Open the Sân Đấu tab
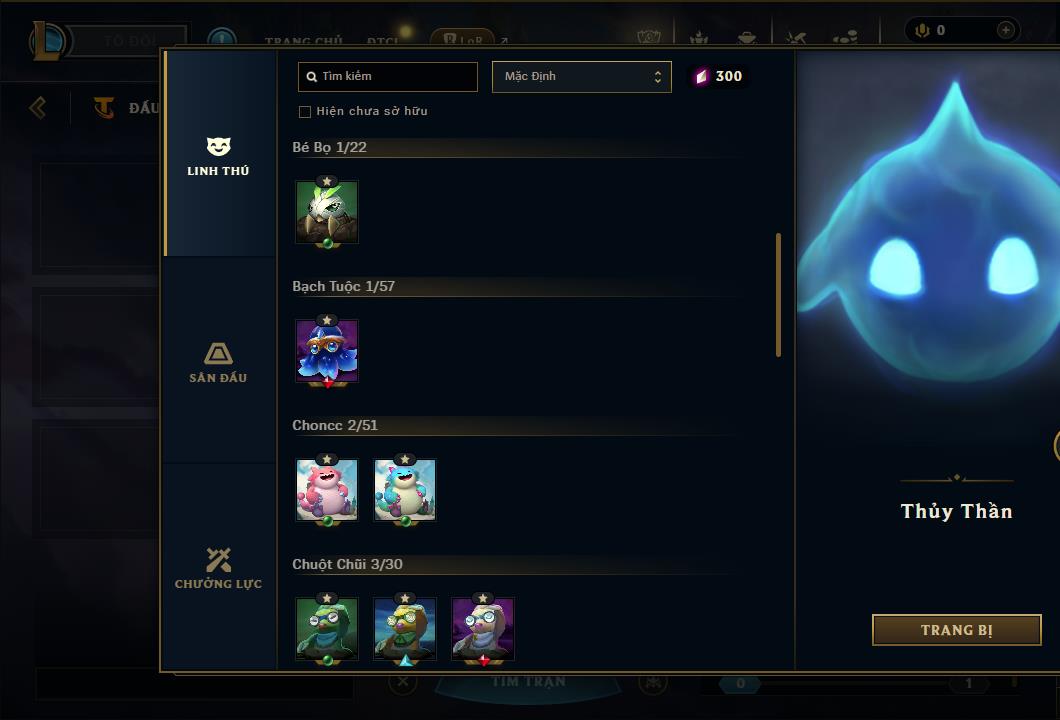This screenshot has height=720, width=1060. pyautogui.click(x=218, y=362)
